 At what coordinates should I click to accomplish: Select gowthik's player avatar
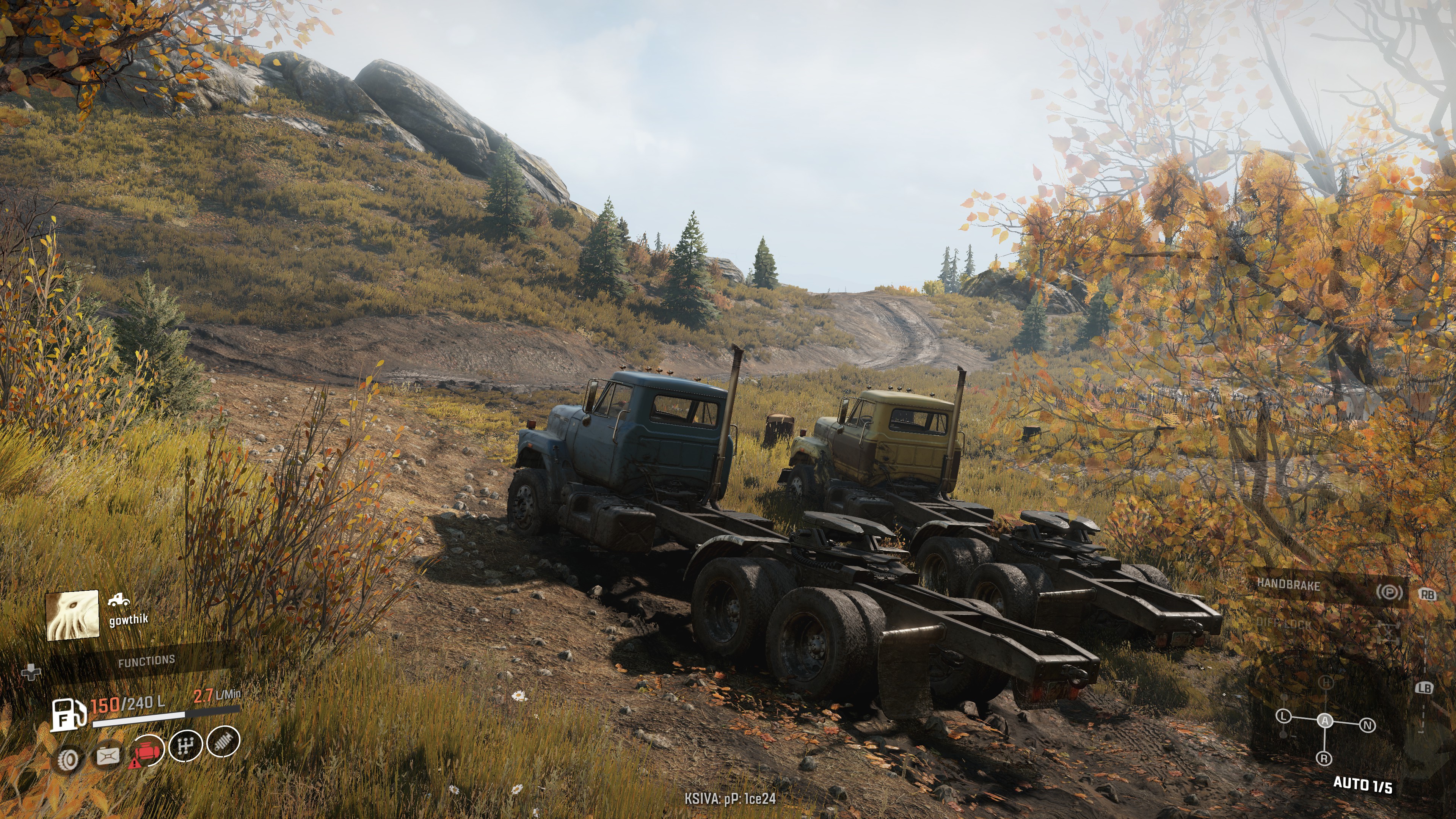click(72, 615)
